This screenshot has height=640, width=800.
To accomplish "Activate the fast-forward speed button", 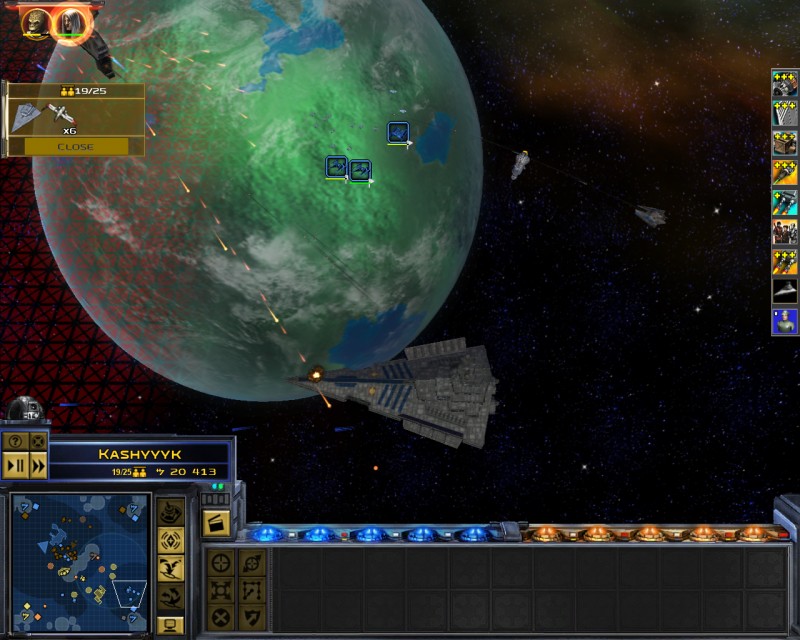I will point(38,465).
